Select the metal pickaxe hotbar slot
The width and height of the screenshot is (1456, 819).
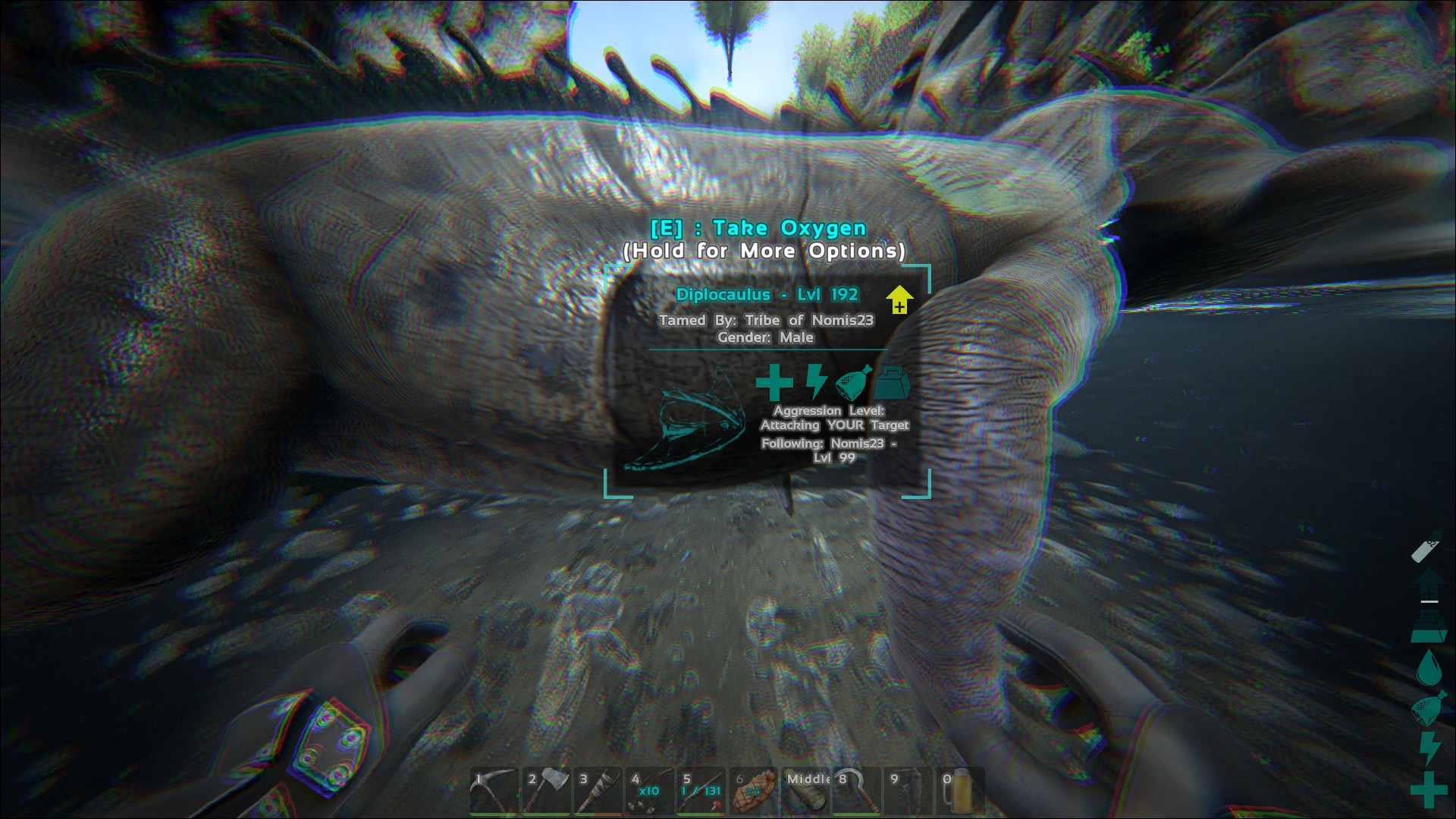(x=494, y=791)
